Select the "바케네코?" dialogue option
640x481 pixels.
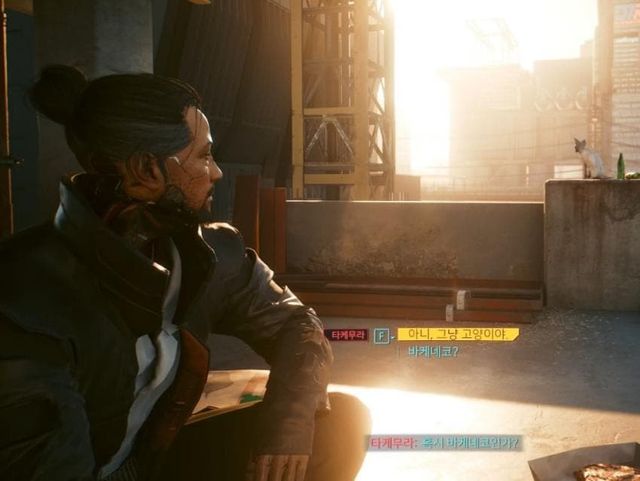pos(433,351)
